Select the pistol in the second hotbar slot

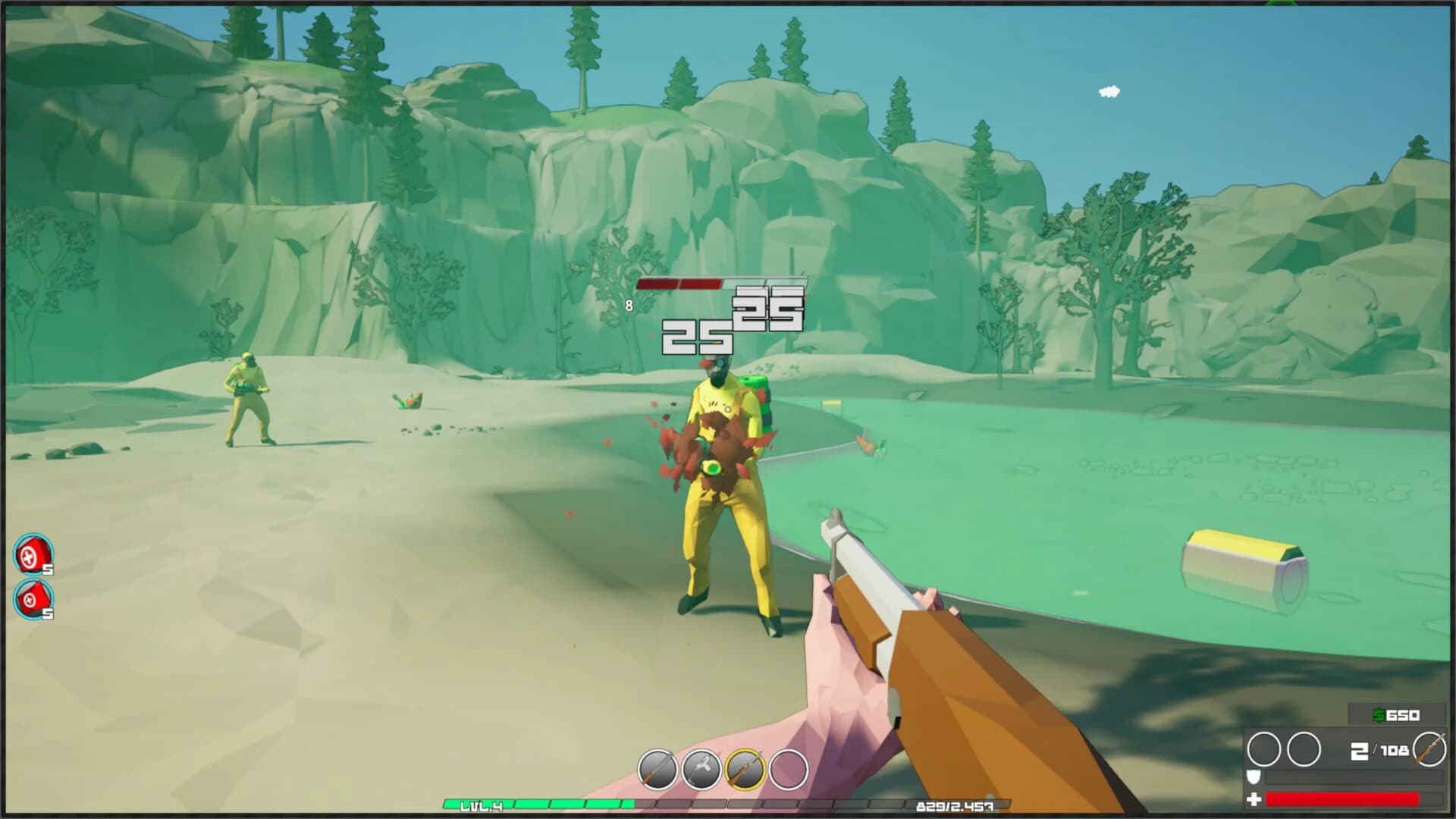point(700,767)
